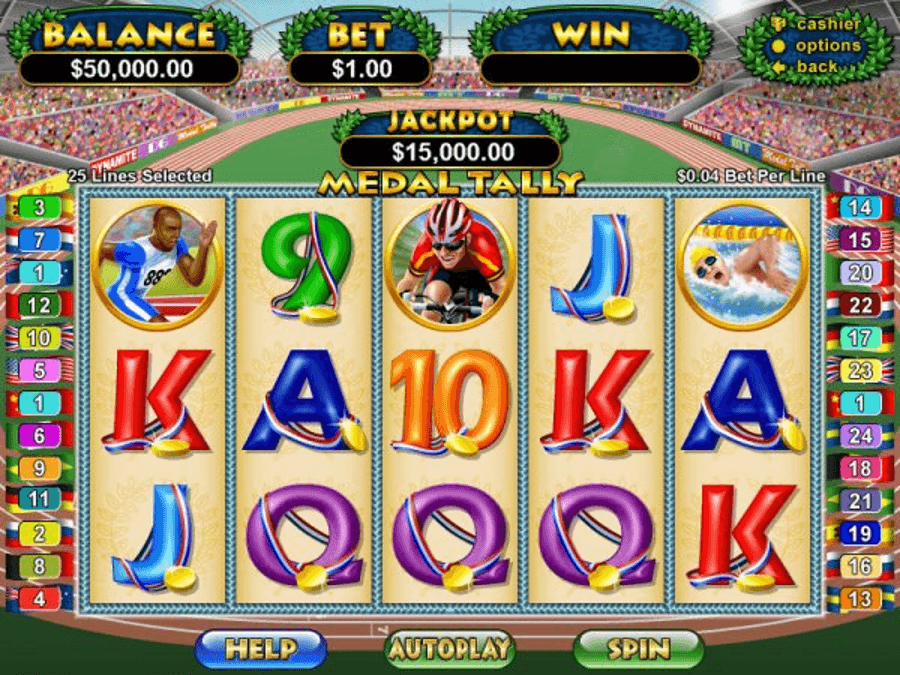The width and height of the screenshot is (900, 675).
Task: Select payline number 13
Action: 860,599
